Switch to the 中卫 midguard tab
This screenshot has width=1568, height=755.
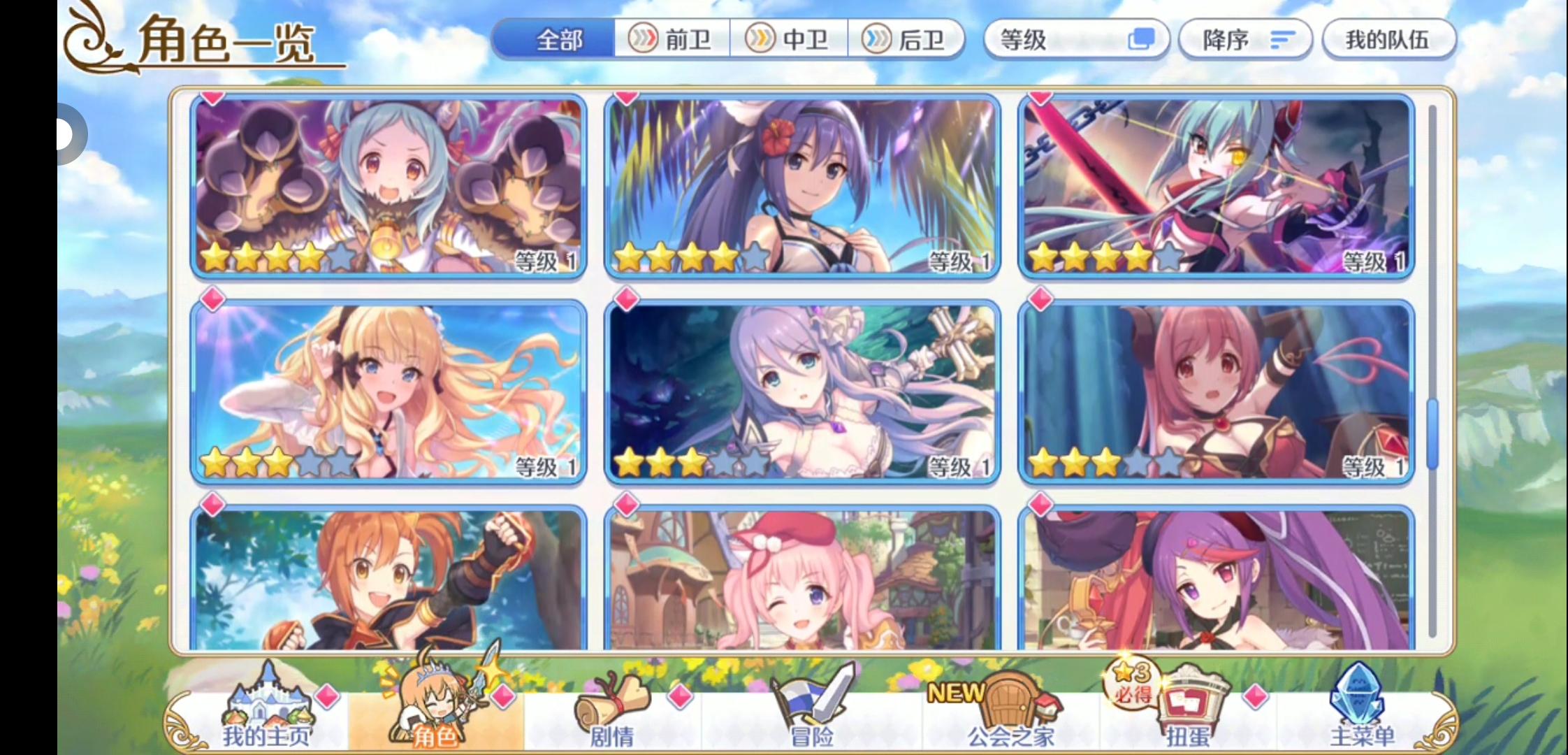791,40
